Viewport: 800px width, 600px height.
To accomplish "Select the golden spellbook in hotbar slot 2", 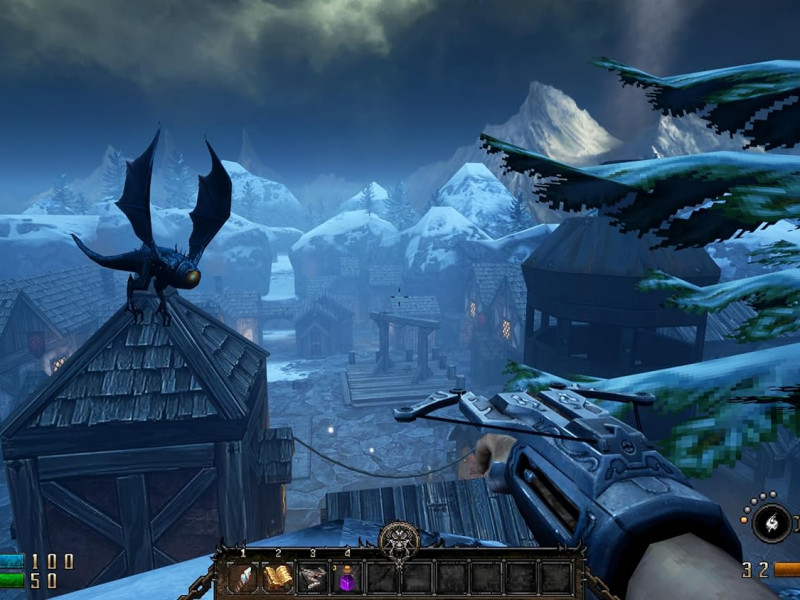I will click(277, 577).
